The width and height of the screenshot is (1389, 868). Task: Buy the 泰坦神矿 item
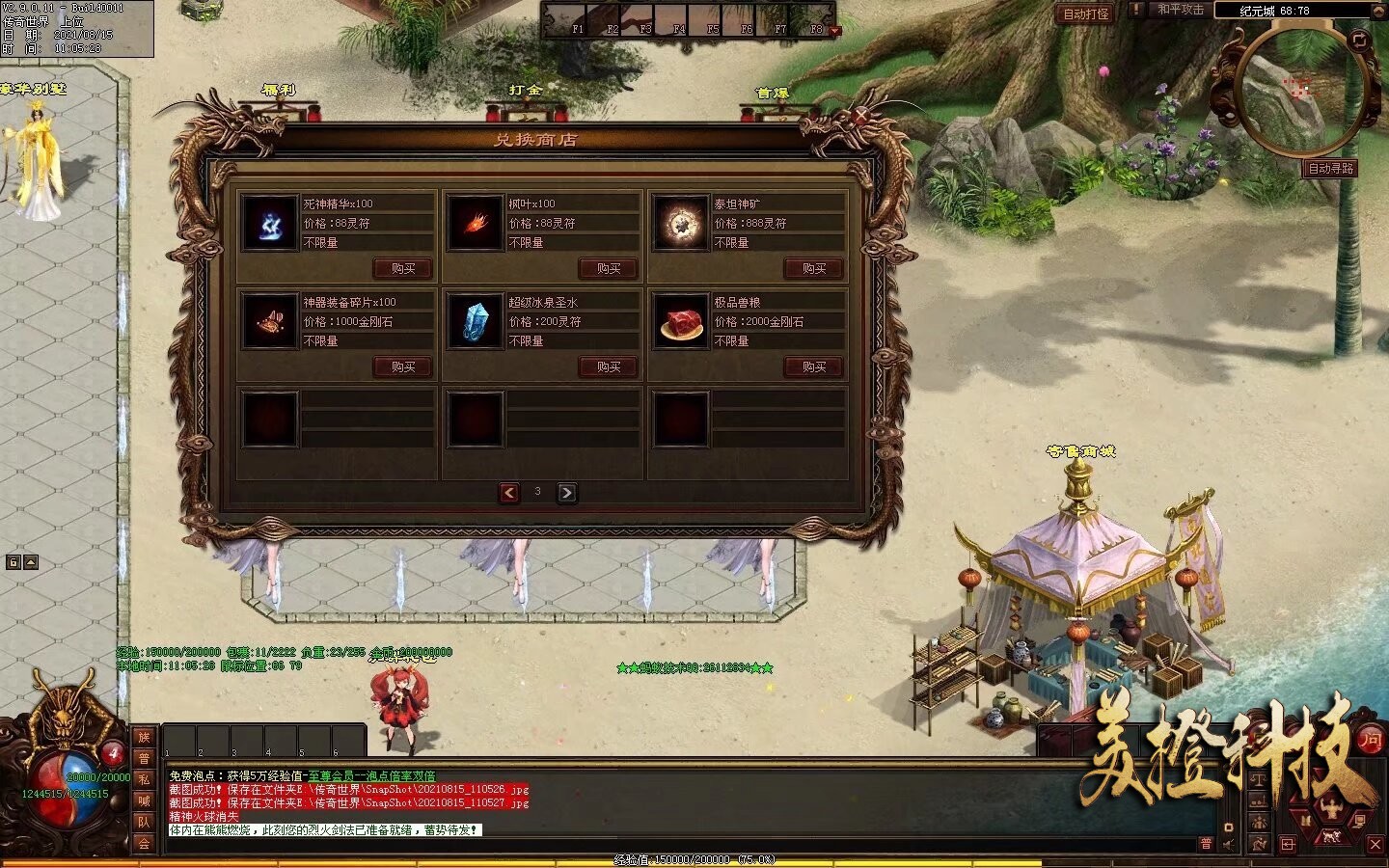pos(814,268)
